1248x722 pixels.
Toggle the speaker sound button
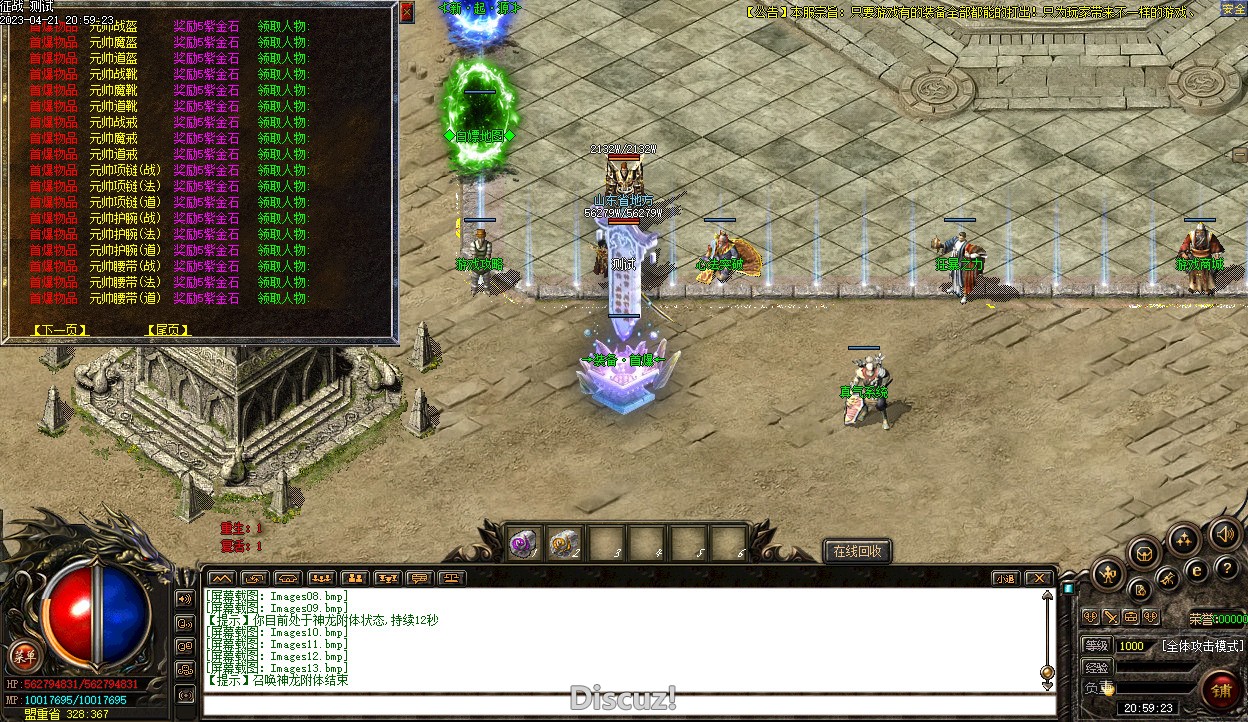[x=1225, y=534]
